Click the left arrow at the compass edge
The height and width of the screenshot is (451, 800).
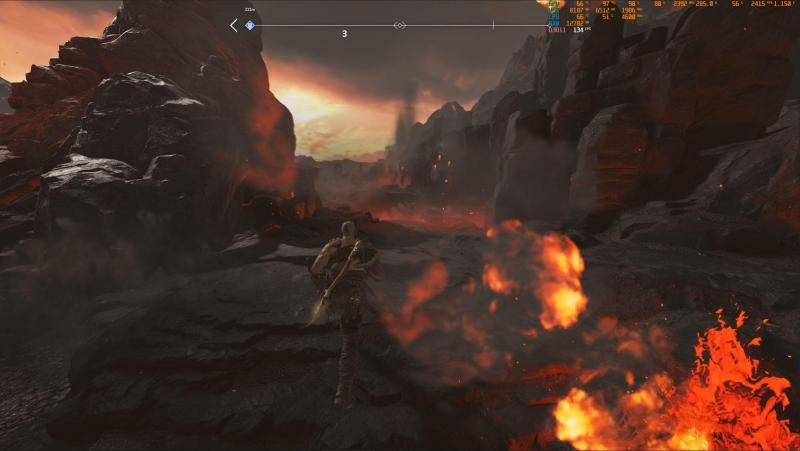(x=234, y=25)
